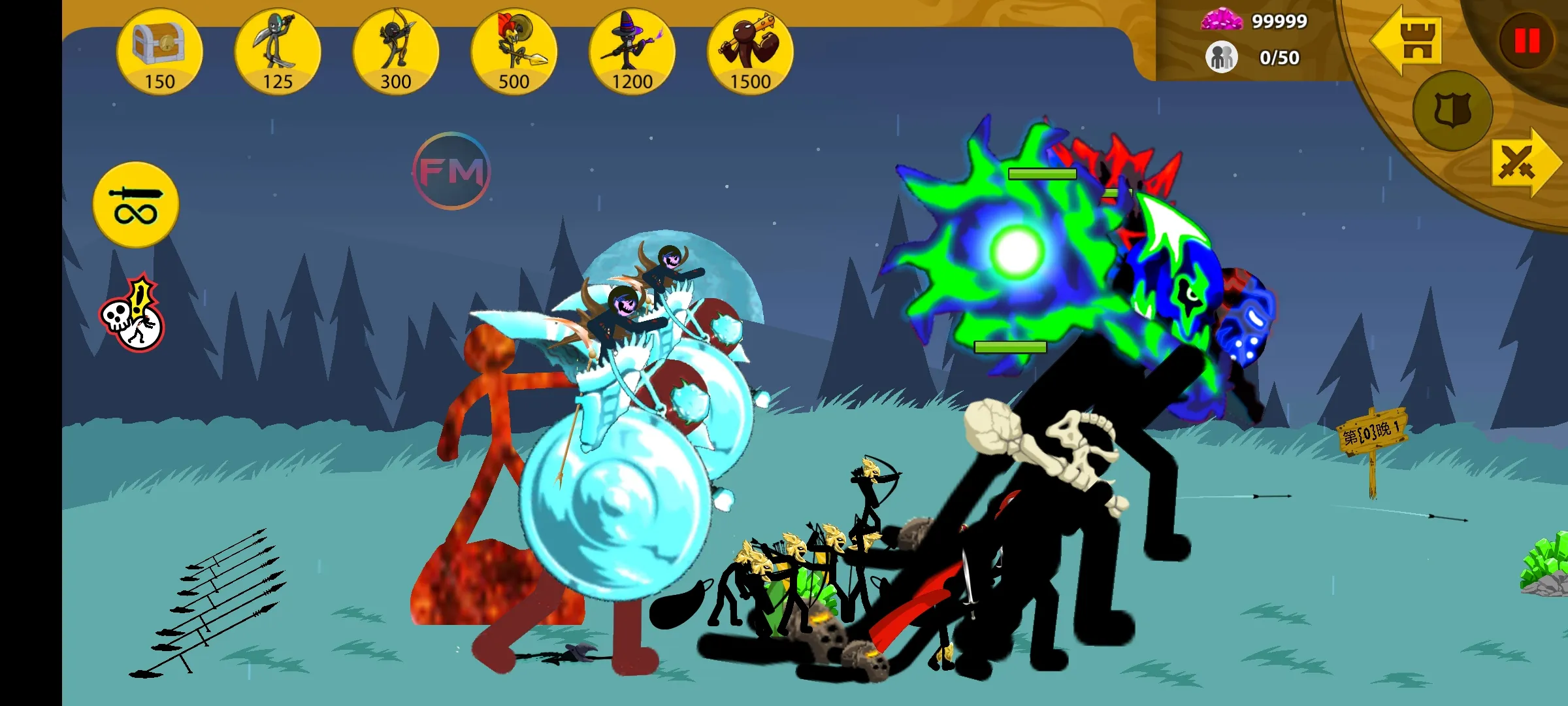Train the wizard unit costing 1200

tap(632, 52)
